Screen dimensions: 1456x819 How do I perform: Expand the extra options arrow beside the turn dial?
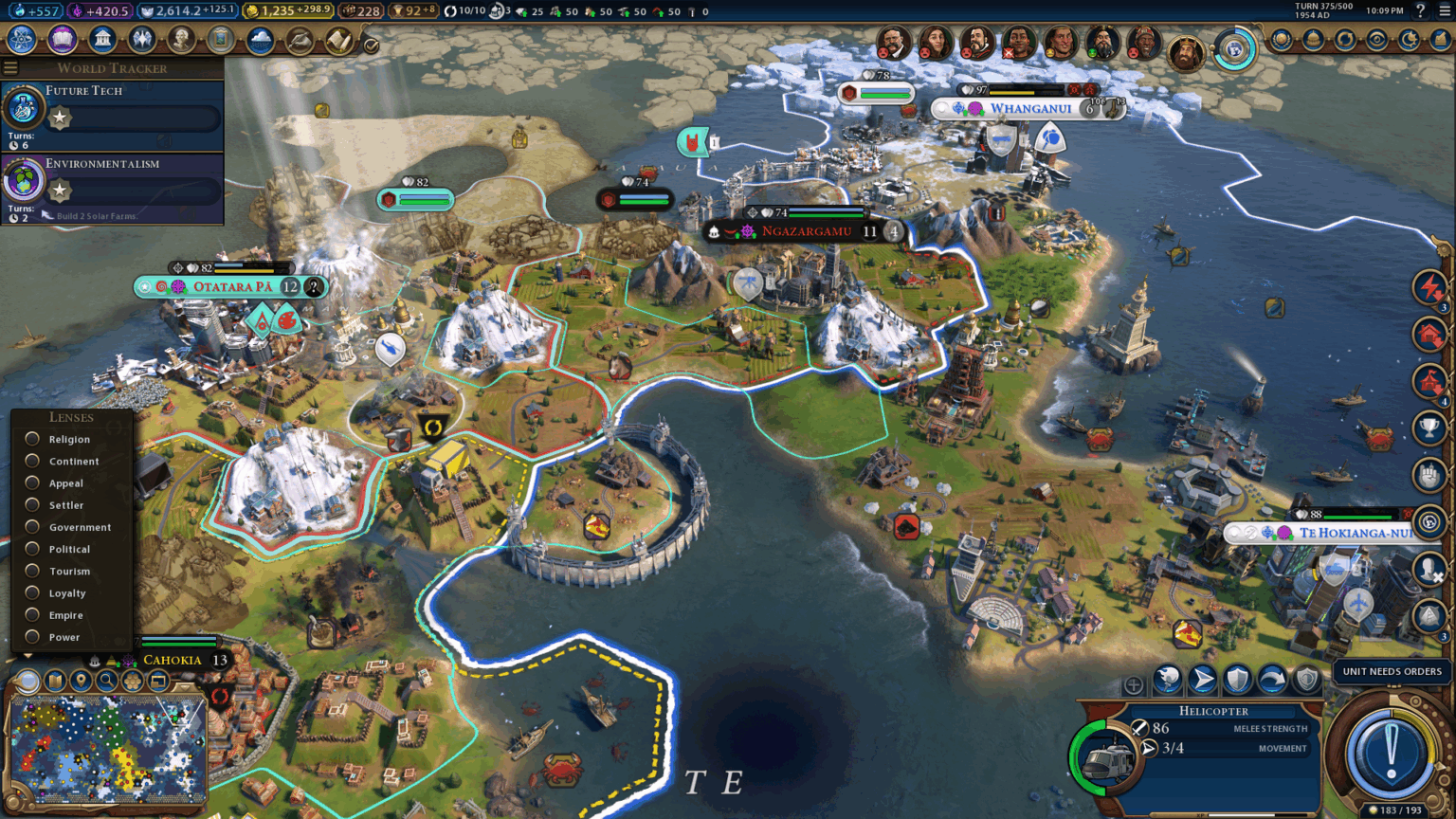(x=1440, y=766)
